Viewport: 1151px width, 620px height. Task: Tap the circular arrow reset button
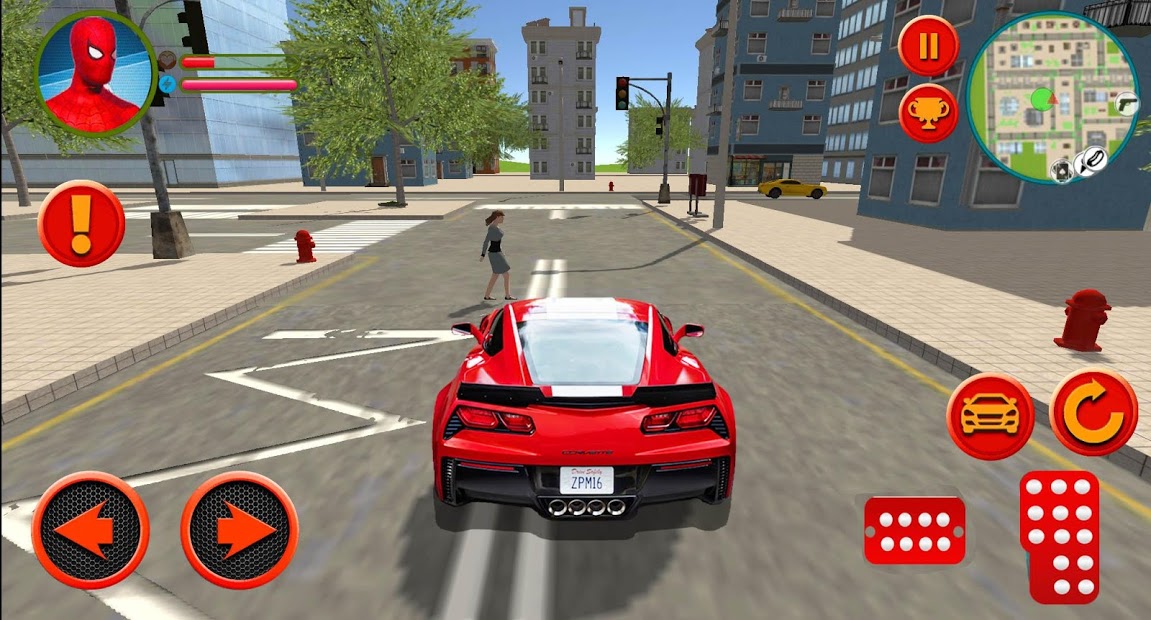pyautogui.click(x=1093, y=411)
